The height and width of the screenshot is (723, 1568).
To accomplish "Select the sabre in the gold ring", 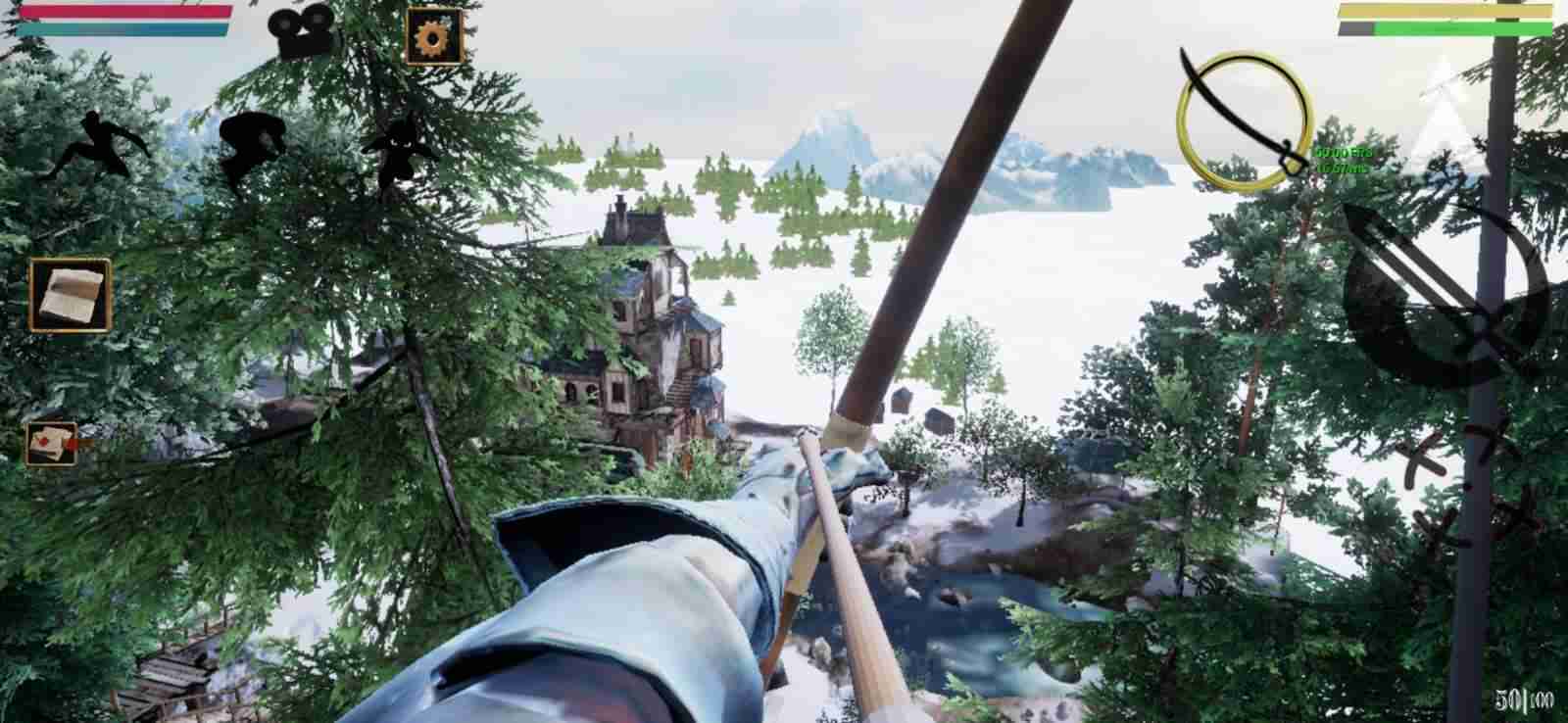I will [1243, 121].
